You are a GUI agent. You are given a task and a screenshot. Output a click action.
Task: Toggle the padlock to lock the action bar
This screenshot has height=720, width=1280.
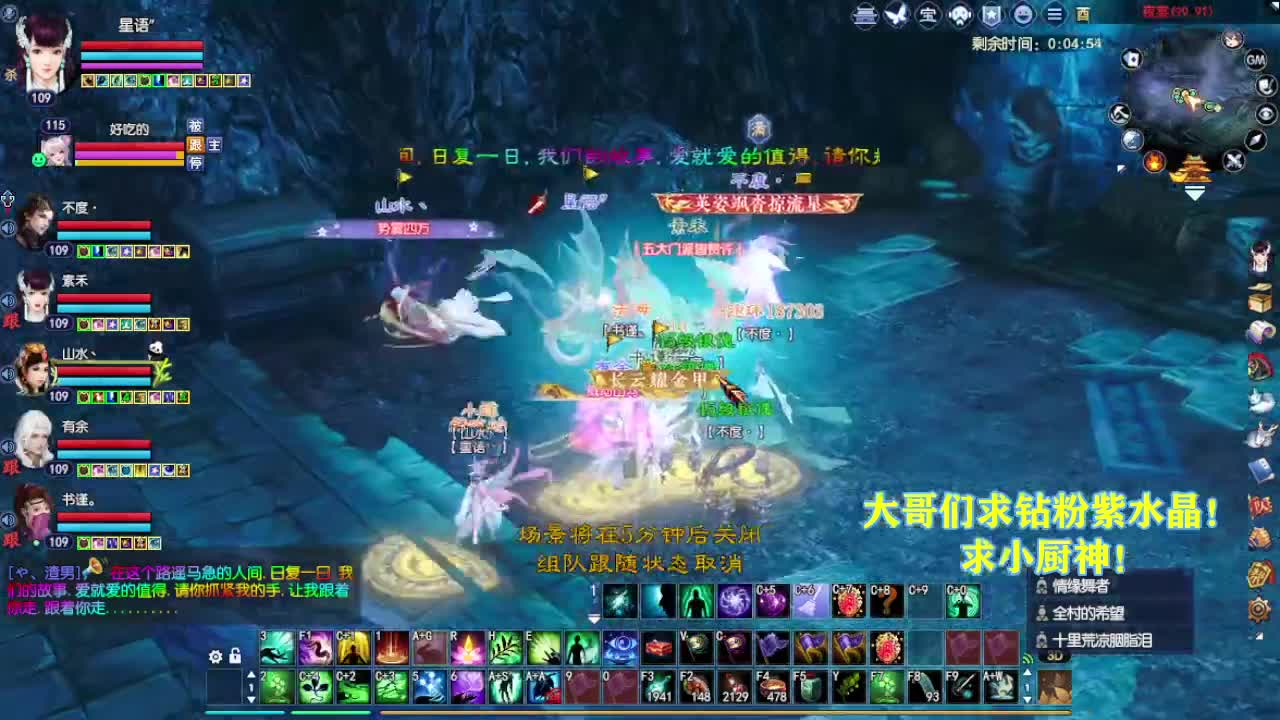[x=236, y=657]
